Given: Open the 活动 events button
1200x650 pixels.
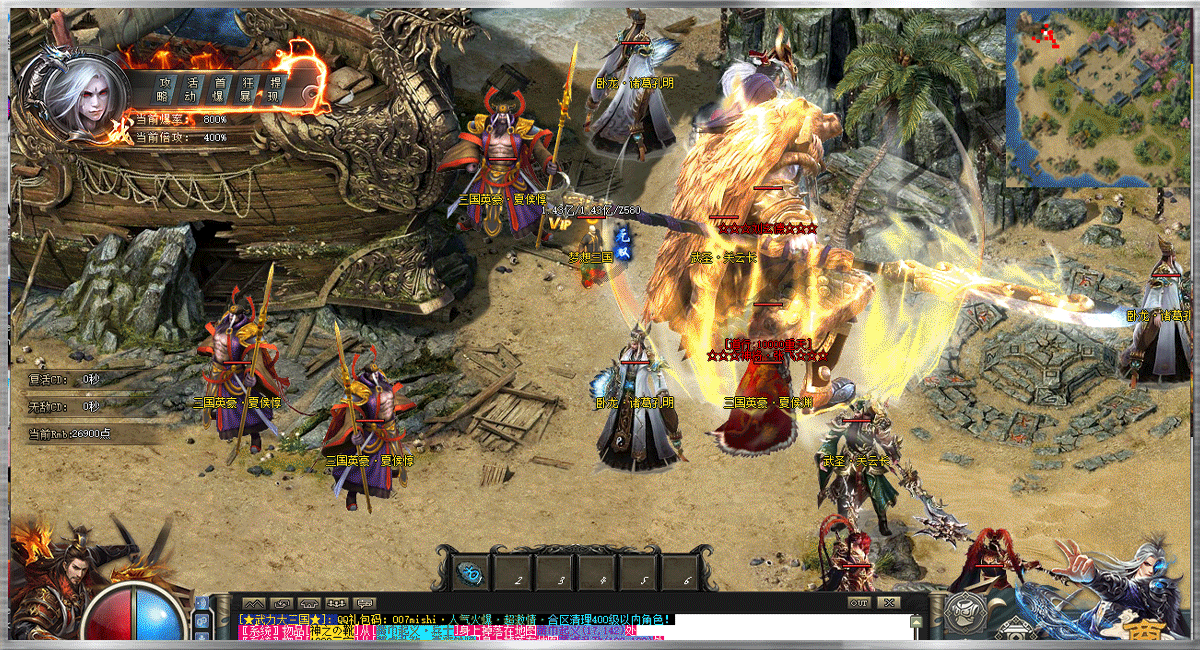Looking at the screenshot, I should tap(192, 89).
